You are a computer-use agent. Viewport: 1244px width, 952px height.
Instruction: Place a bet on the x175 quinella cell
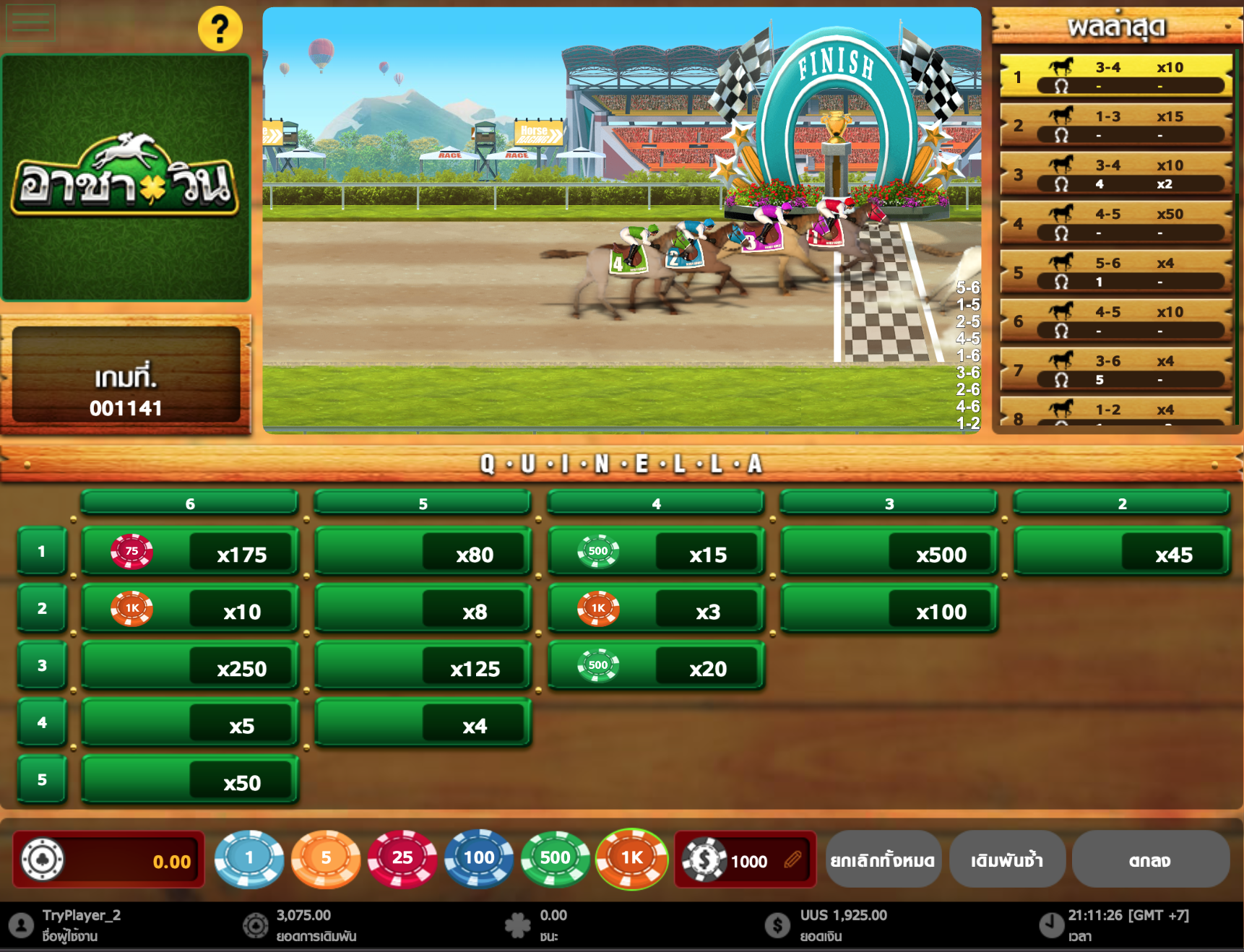point(189,551)
